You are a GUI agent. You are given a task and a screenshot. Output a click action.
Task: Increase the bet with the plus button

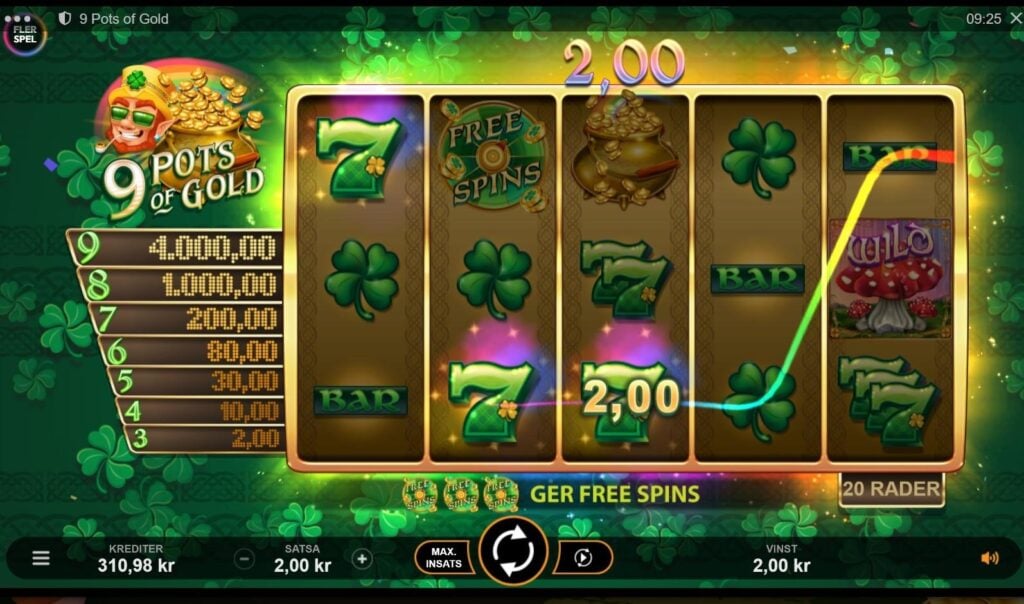tap(362, 559)
